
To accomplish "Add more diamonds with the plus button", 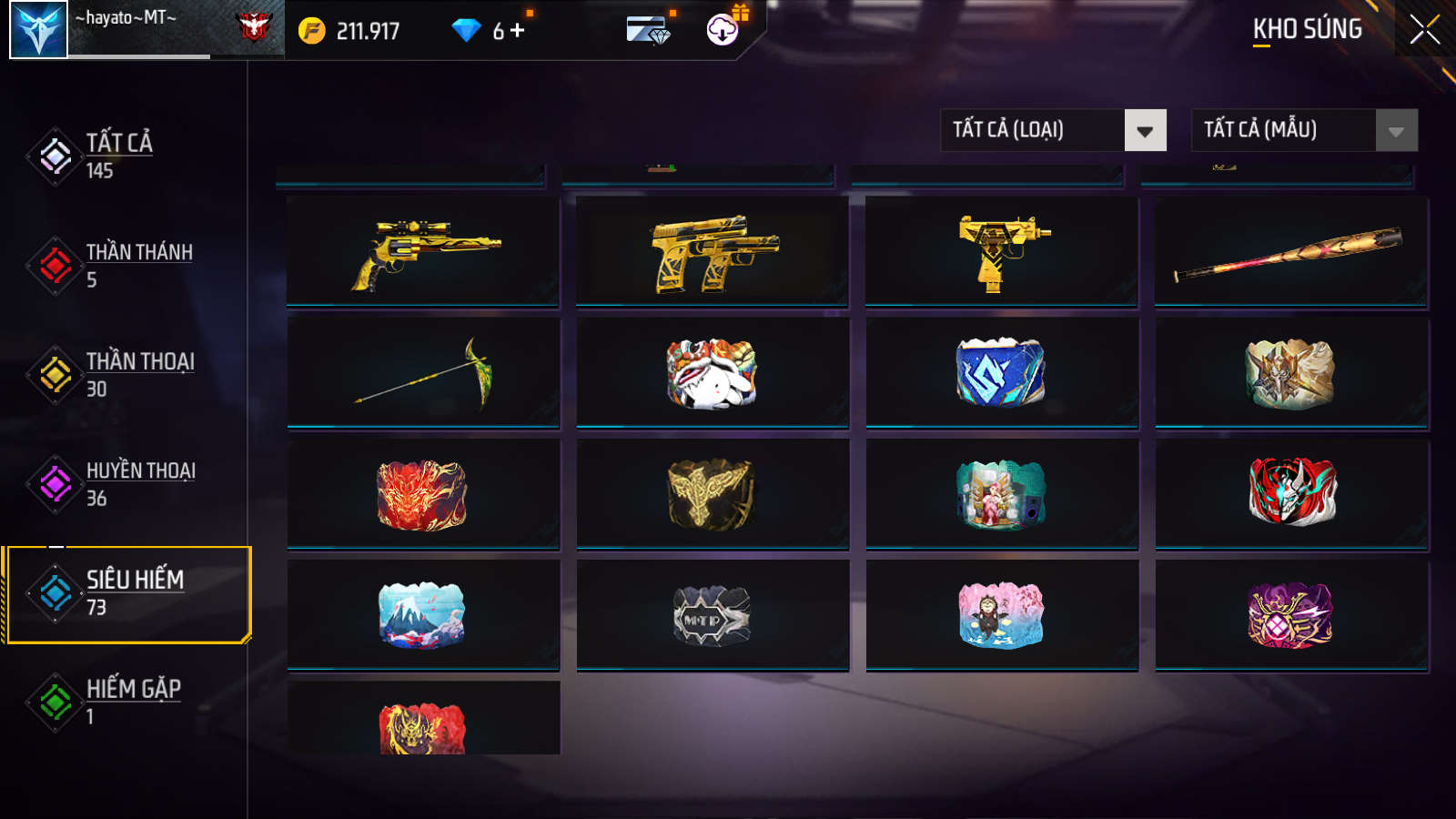I will [x=518, y=31].
